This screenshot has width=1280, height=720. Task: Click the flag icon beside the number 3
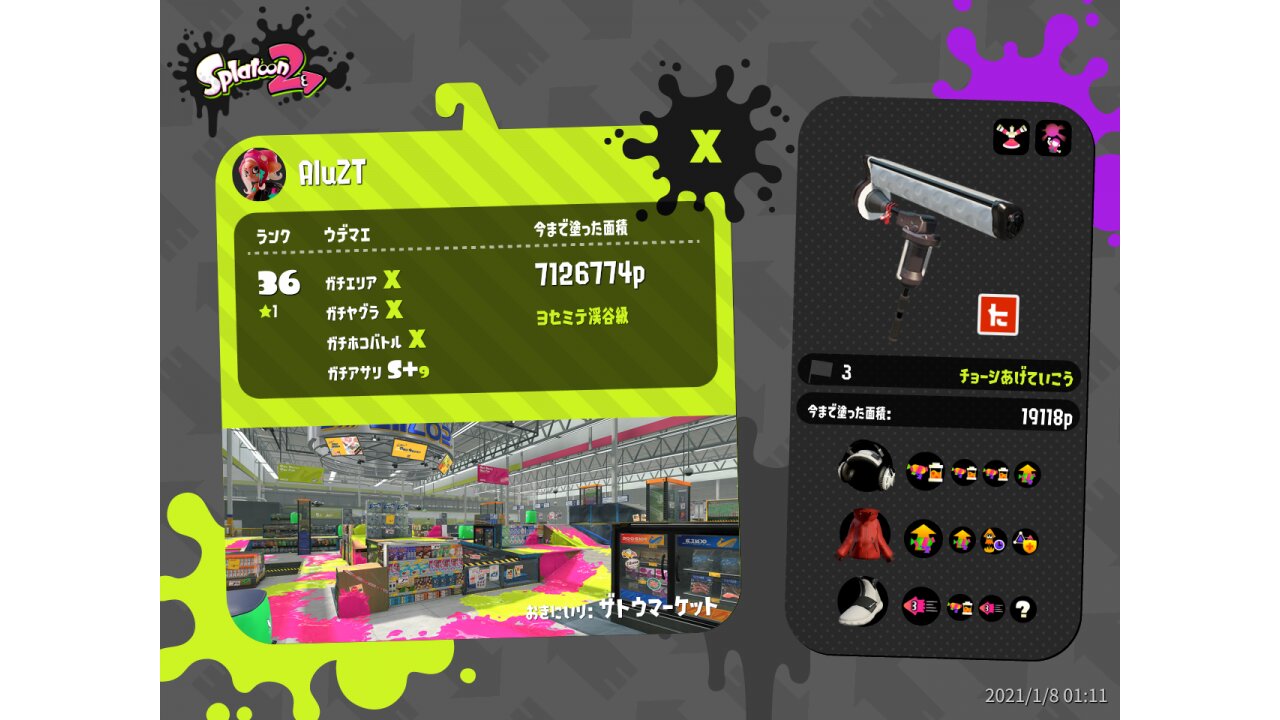coord(821,371)
